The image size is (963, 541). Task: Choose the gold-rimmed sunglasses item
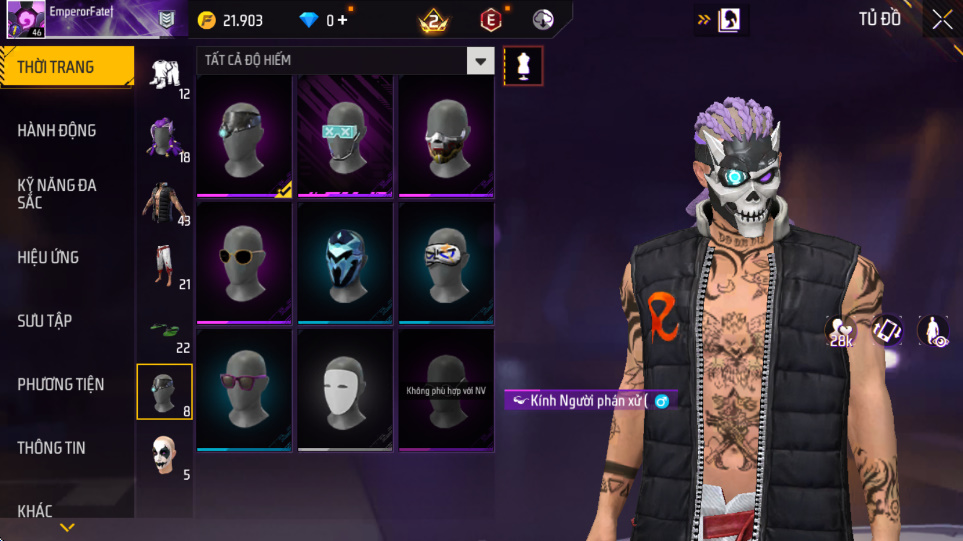[244, 263]
